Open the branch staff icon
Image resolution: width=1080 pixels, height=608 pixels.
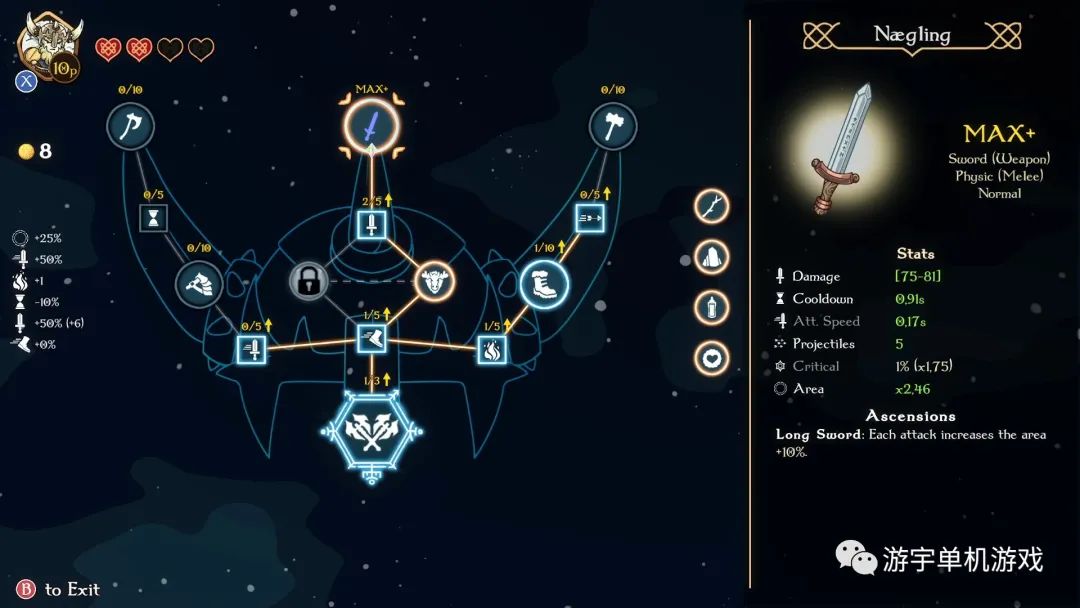click(711, 206)
